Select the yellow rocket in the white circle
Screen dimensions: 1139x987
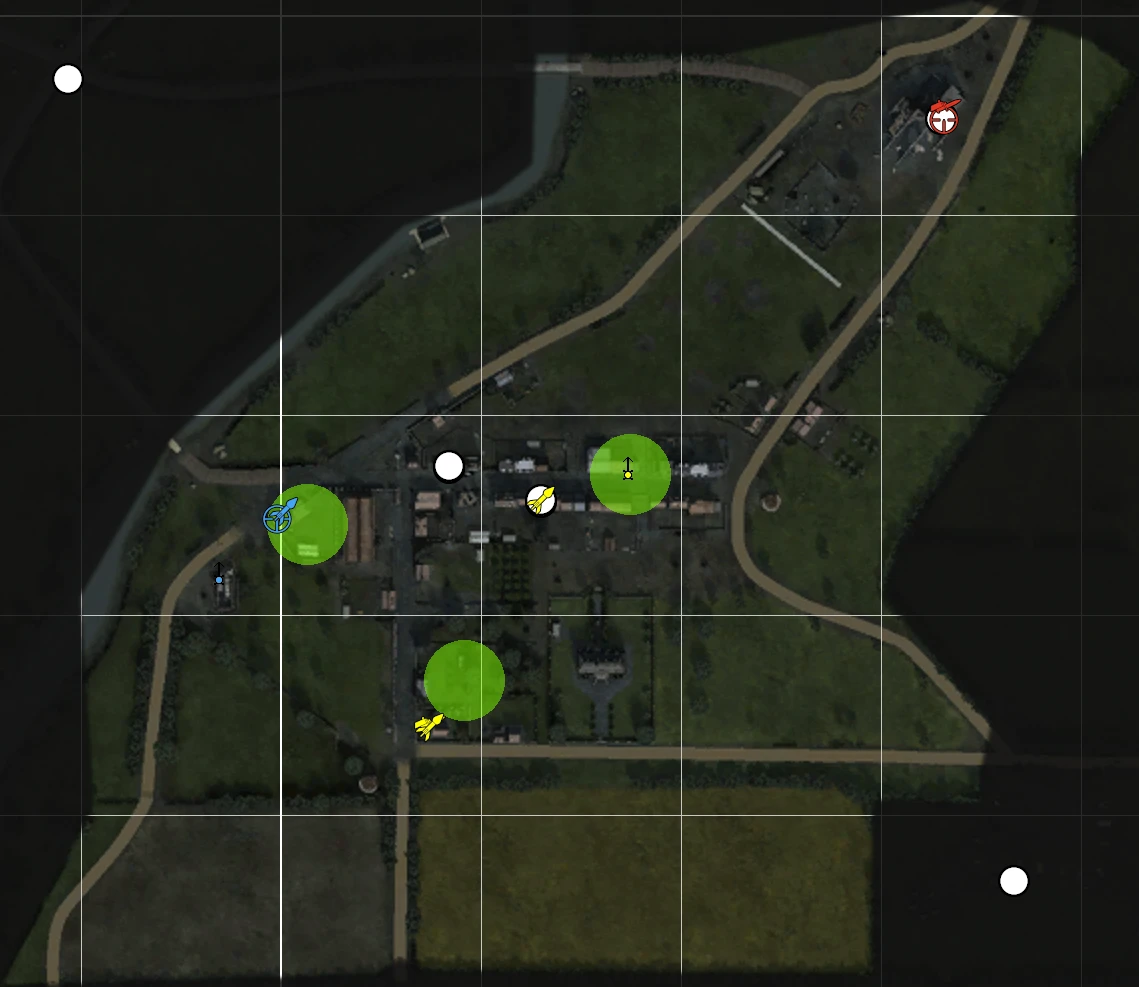pyautogui.click(x=541, y=499)
